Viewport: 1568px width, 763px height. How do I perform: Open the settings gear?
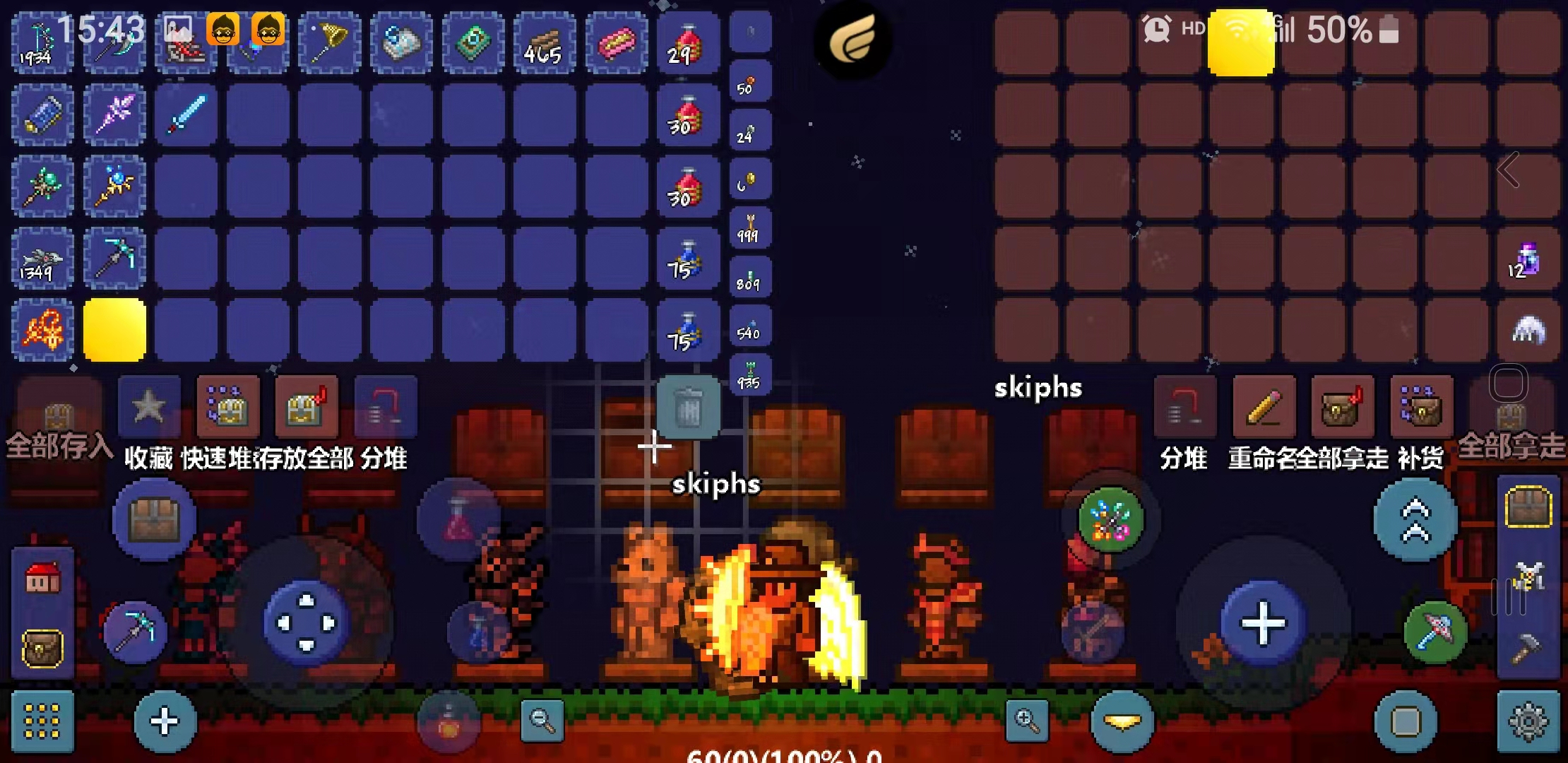pos(1528,722)
